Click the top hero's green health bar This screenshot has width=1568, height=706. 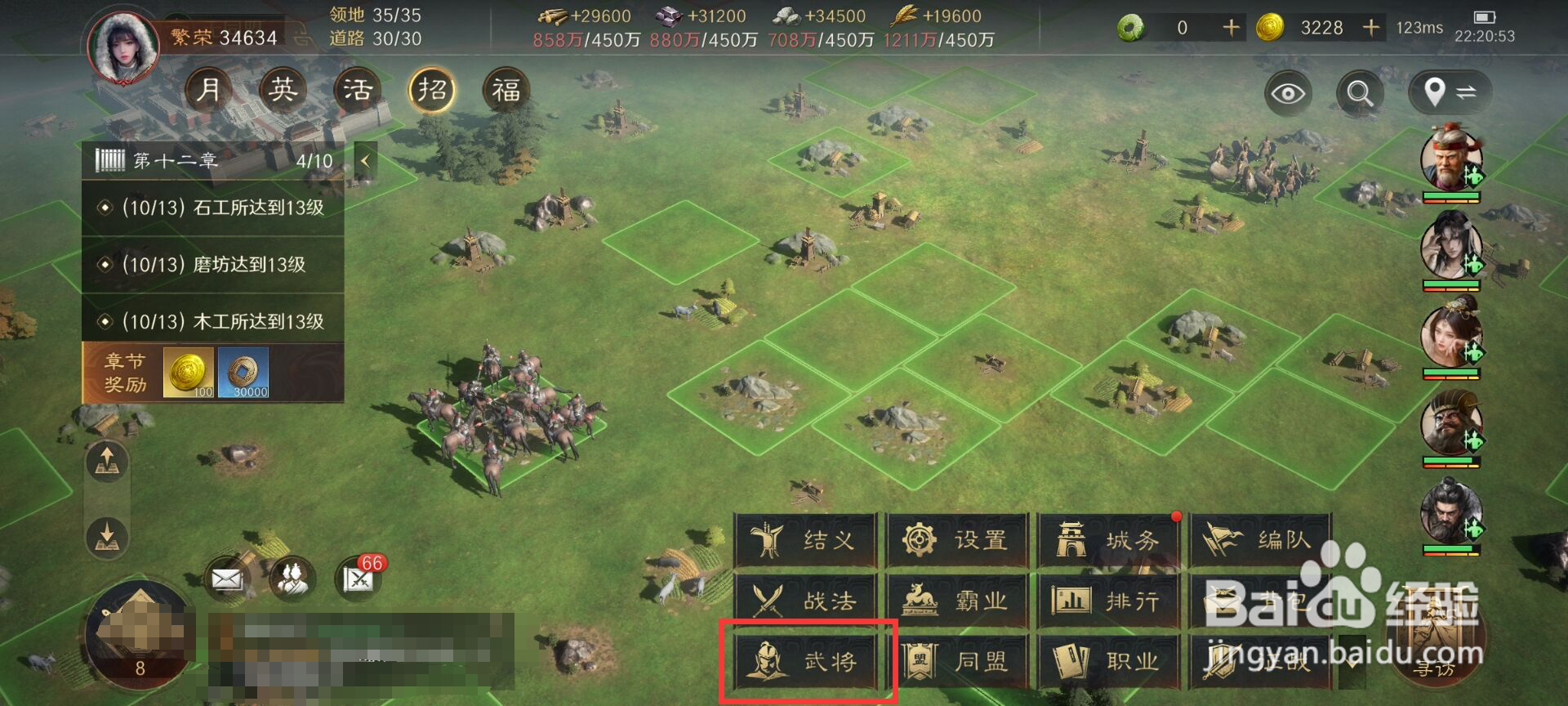tap(1452, 194)
